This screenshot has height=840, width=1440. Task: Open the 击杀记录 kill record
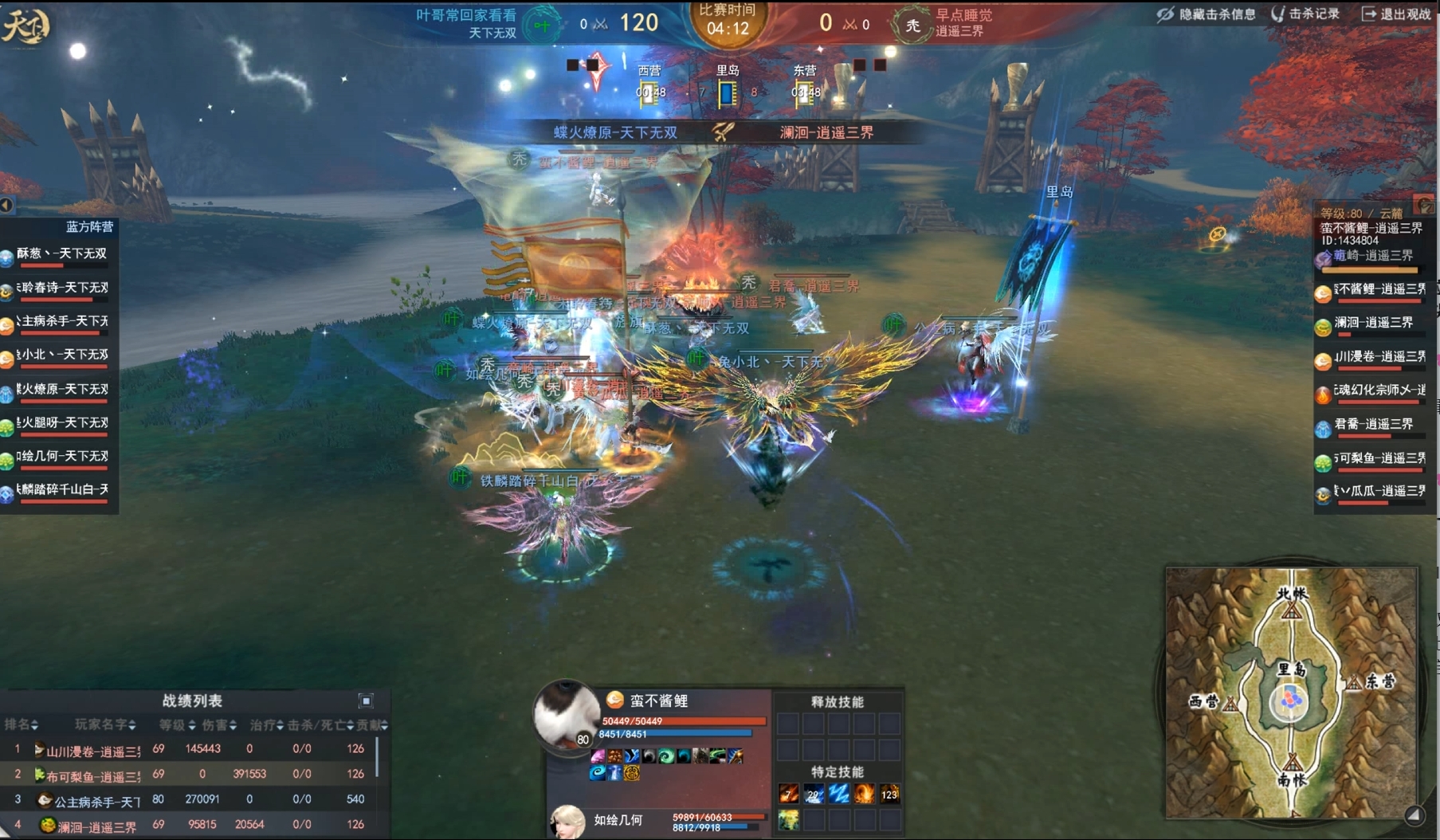pos(1305,14)
